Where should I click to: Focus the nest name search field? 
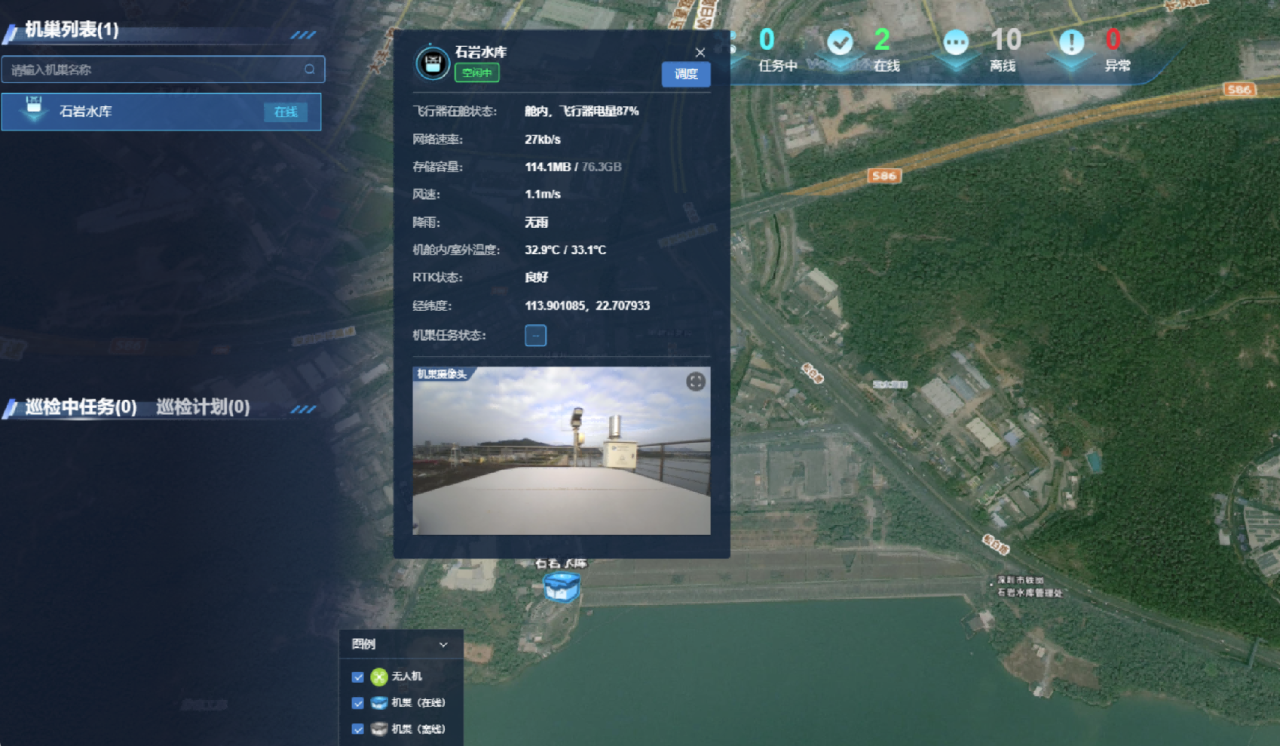point(155,70)
